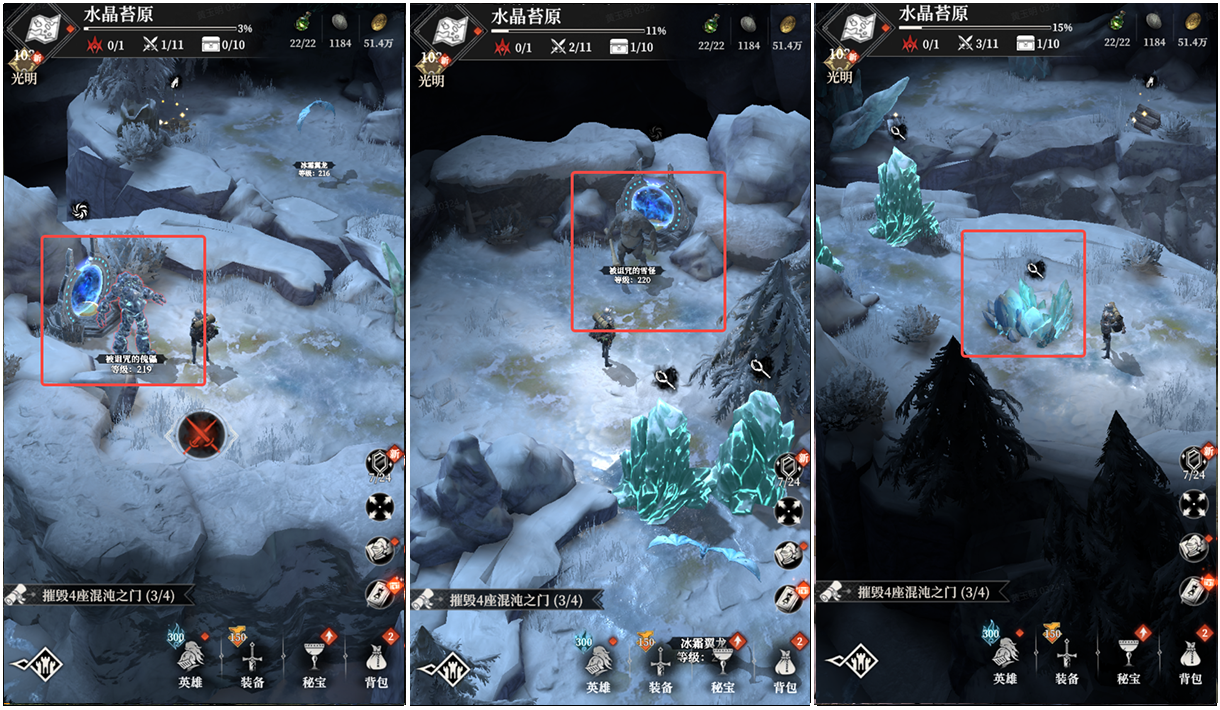Open 背包 backpack in the 3% progress screen
Screen dimensions: 1220x710
point(377,664)
